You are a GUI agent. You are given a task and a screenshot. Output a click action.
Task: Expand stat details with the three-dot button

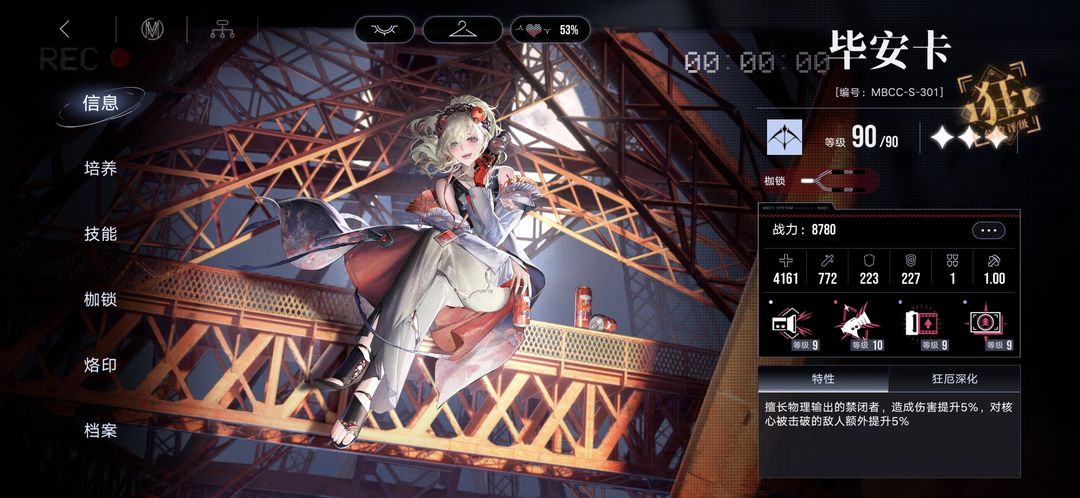[987, 230]
